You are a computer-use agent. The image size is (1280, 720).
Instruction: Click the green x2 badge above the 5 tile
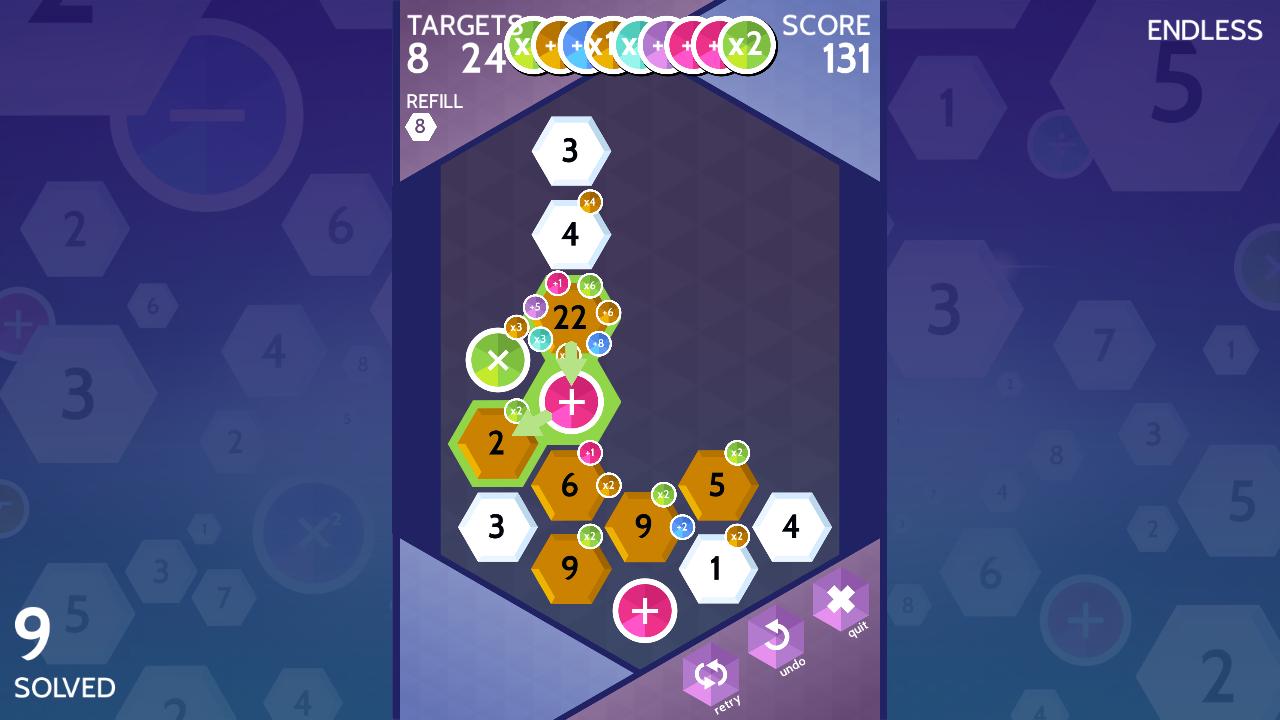(737, 450)
